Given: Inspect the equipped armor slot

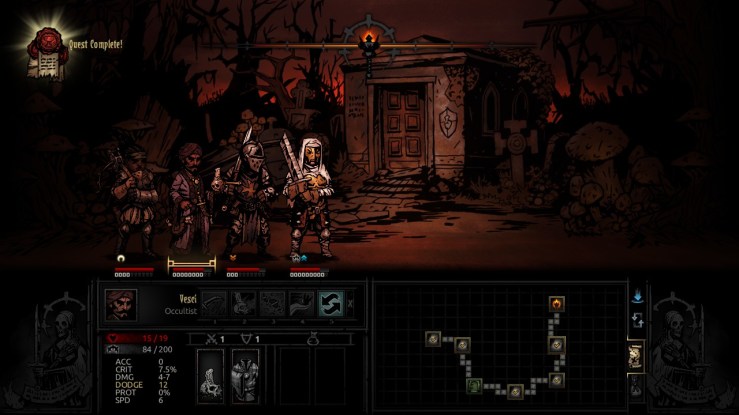Looking at the screenshot, I should 245,377.
